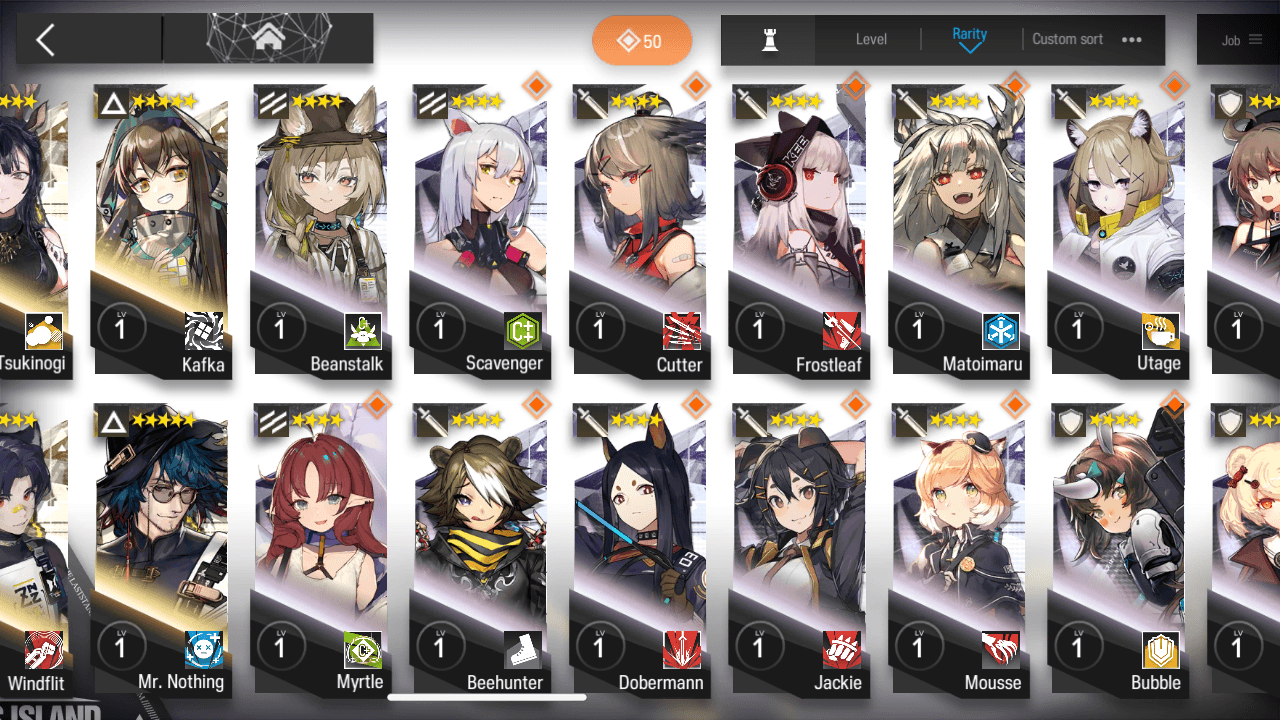Open the Job filter menu
Screen dimensions: 1280x720
coord(1241,40)
